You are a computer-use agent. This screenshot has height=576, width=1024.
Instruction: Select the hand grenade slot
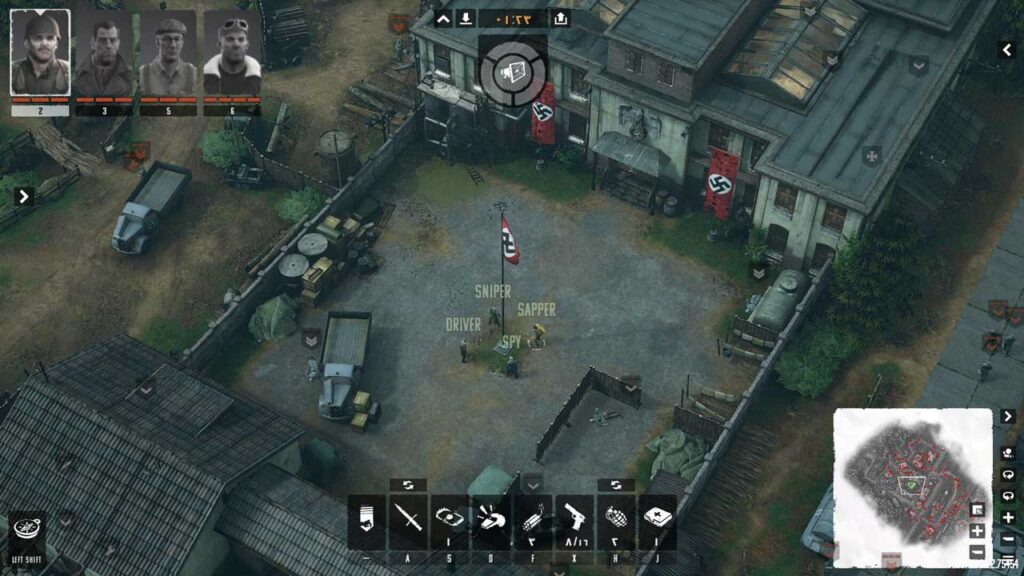616,520
